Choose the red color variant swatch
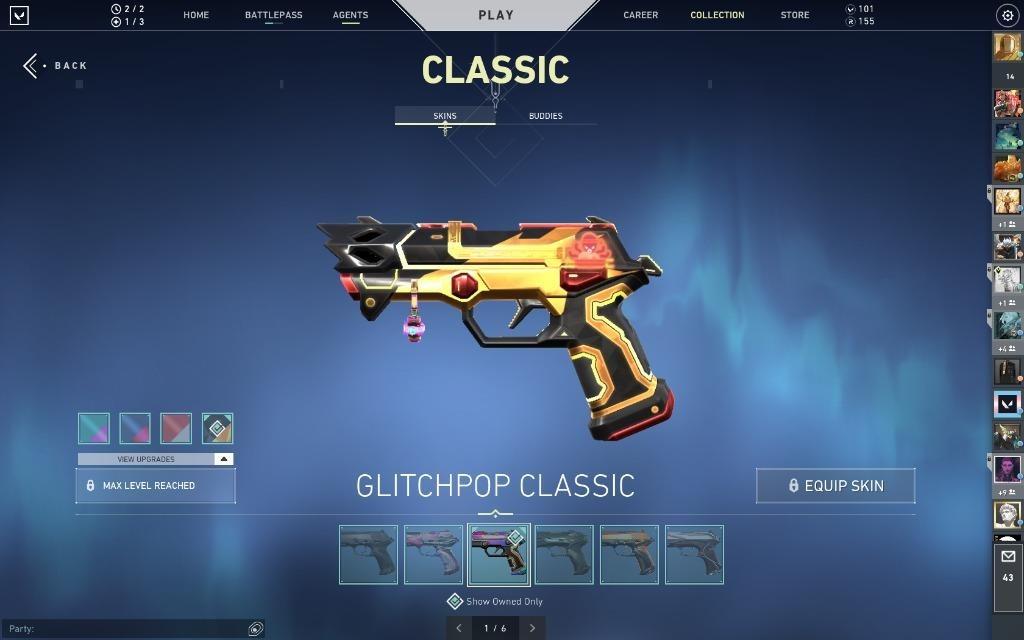Image resolution: width=1024 pixels, height=640 pixels. pos(176,428)
